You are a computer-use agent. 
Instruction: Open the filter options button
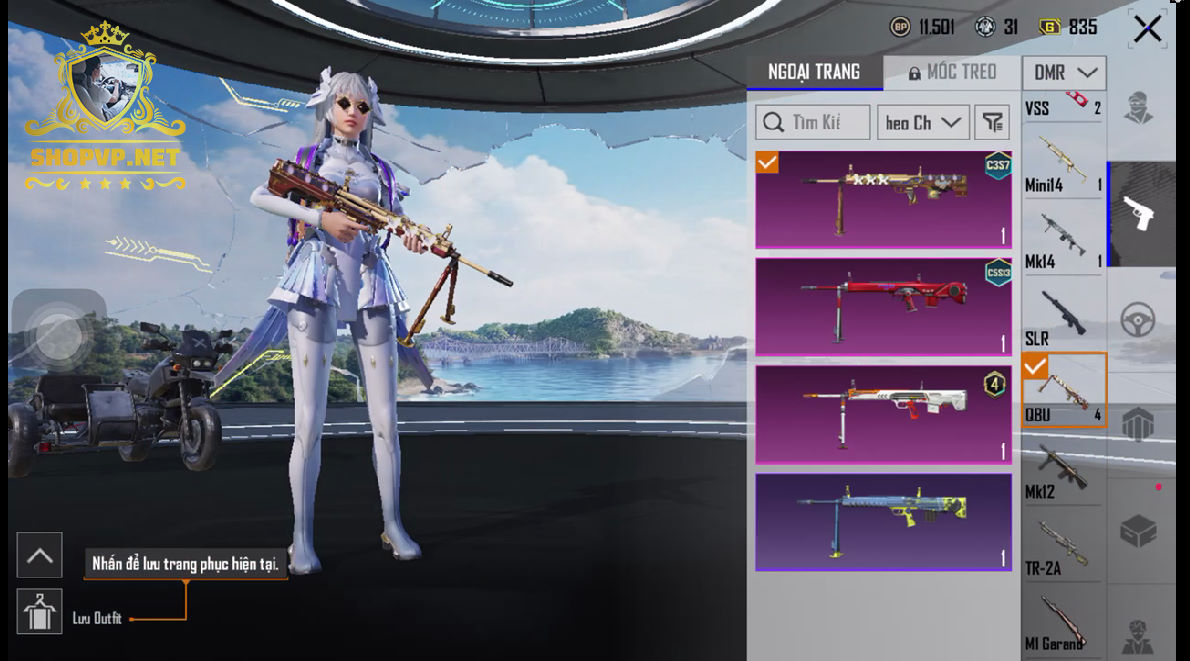point(992,123)
